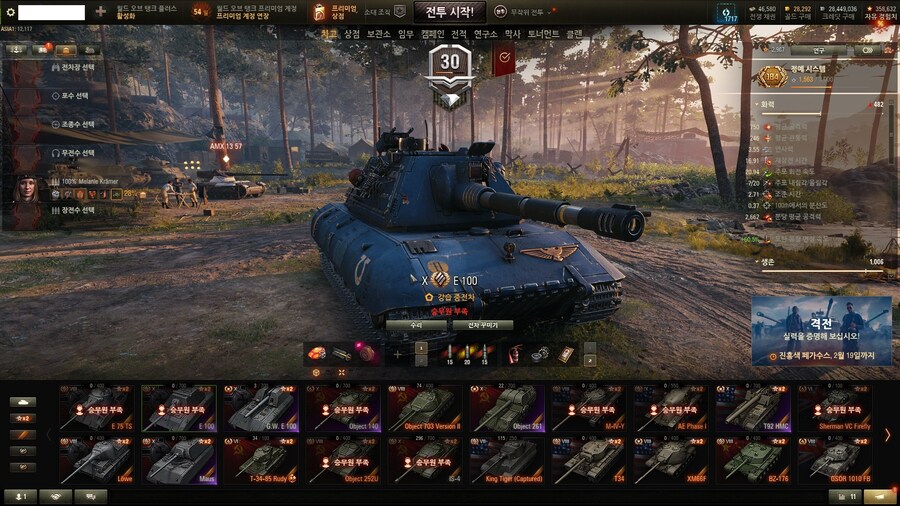Select the BZ-176 tank
This screenshot has width=900, height=506.
point(755,459)
